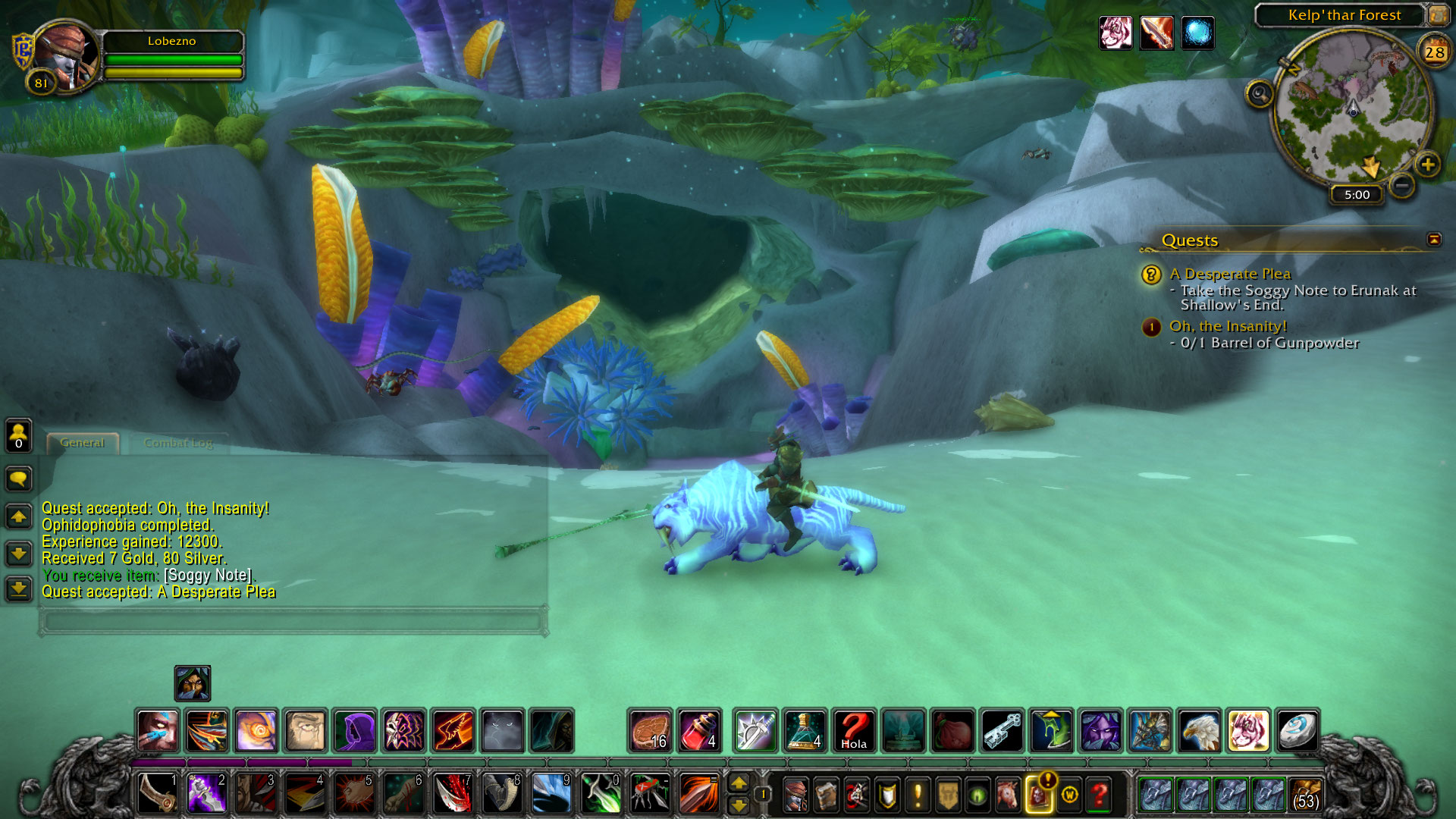Open the calendar showing day 28
The image size is (1456, 819).
coord(1434,52)
